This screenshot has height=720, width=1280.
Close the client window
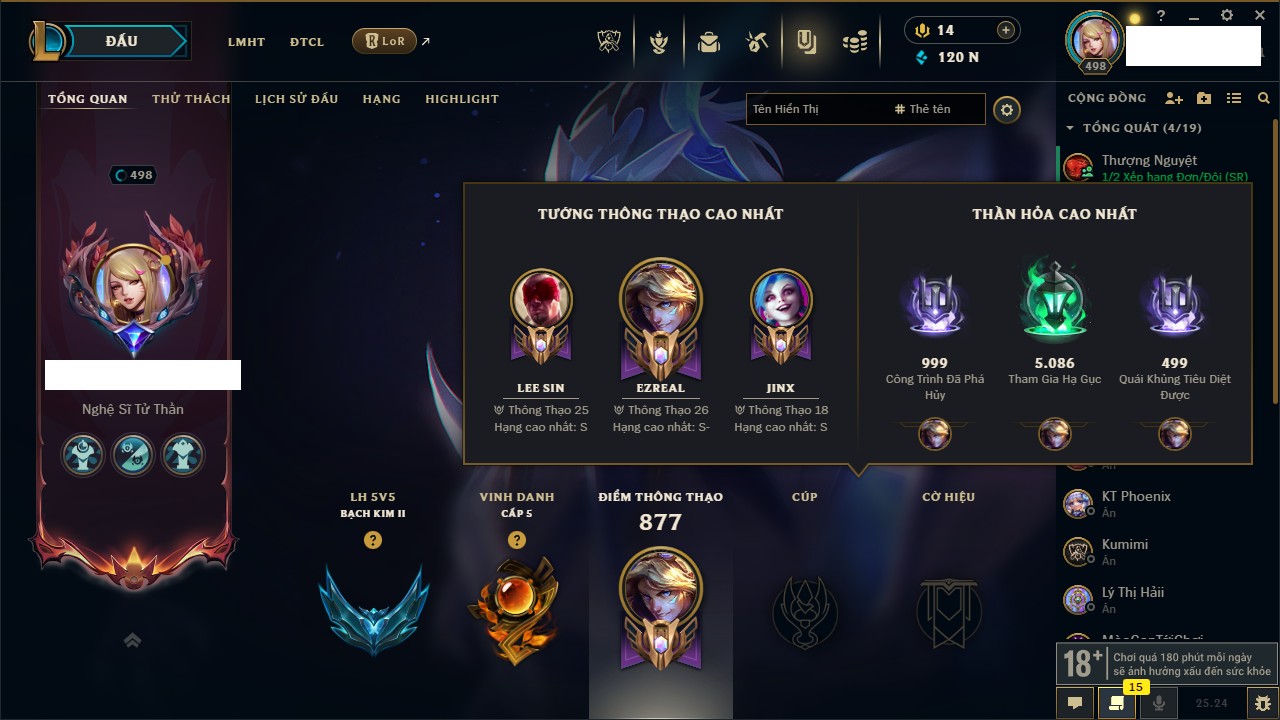[x=1257, y=15]
